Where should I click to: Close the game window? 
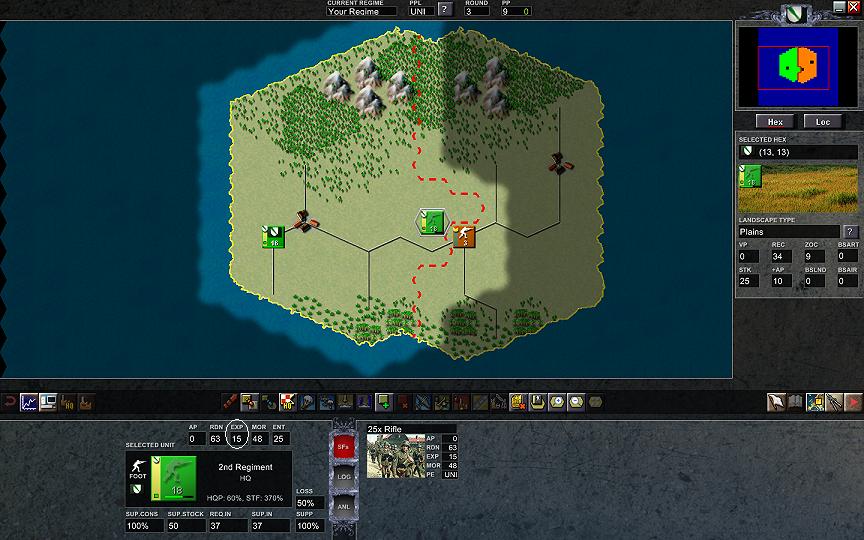pyautogui.click(x=853, y=7)
